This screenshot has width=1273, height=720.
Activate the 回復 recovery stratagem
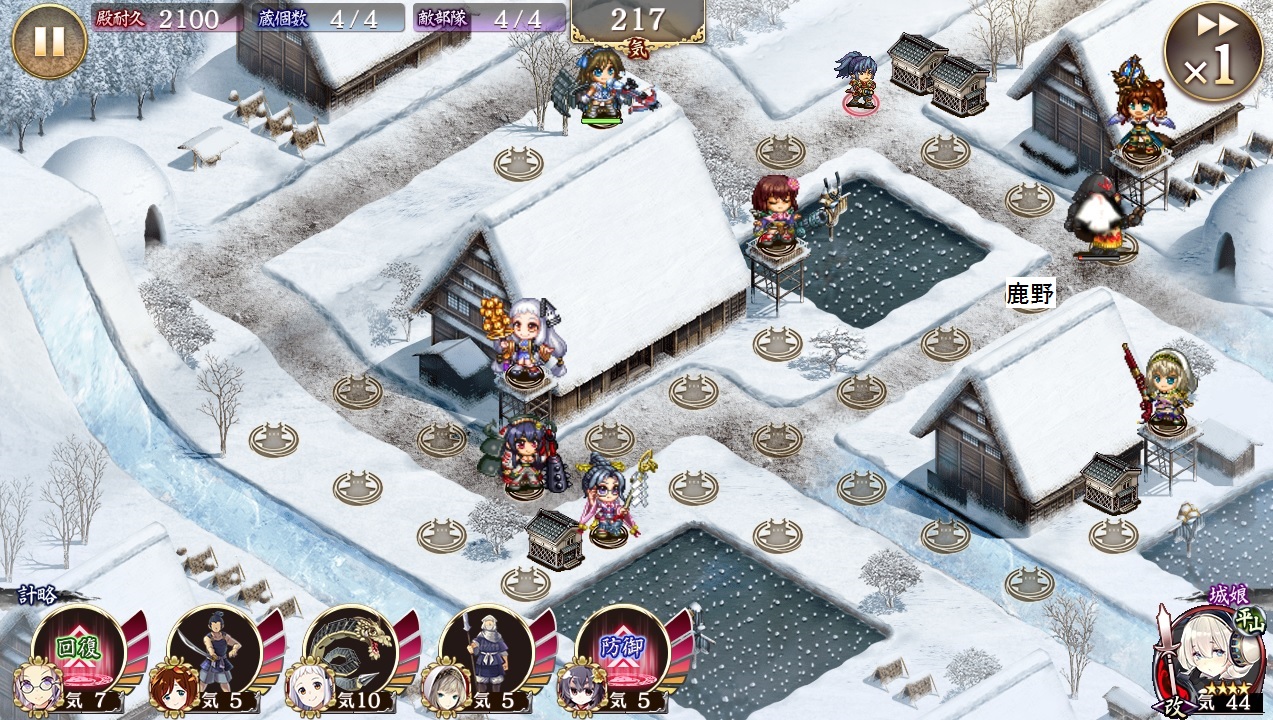78,651
